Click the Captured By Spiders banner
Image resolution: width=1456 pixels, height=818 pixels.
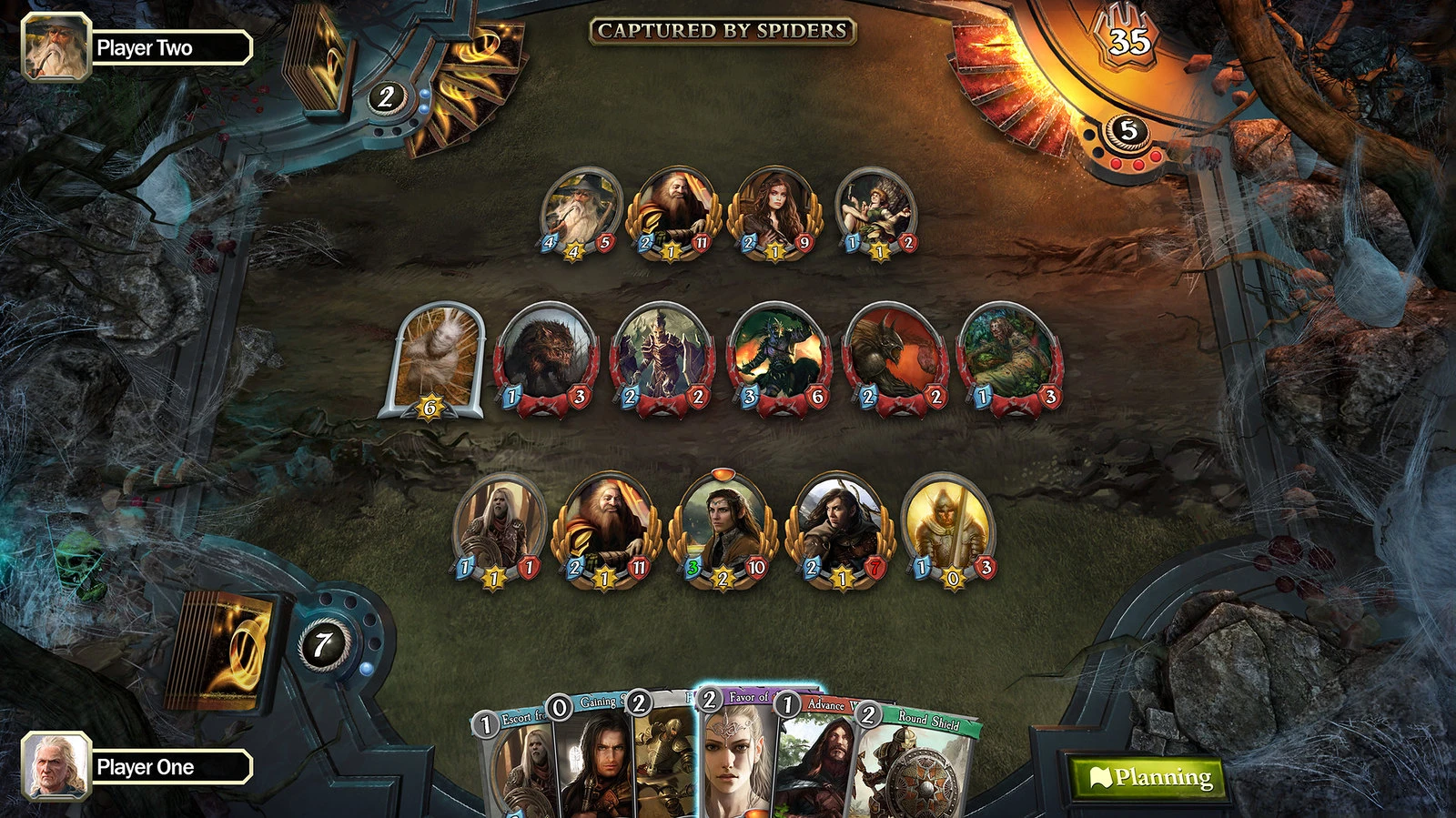[718, 30]
